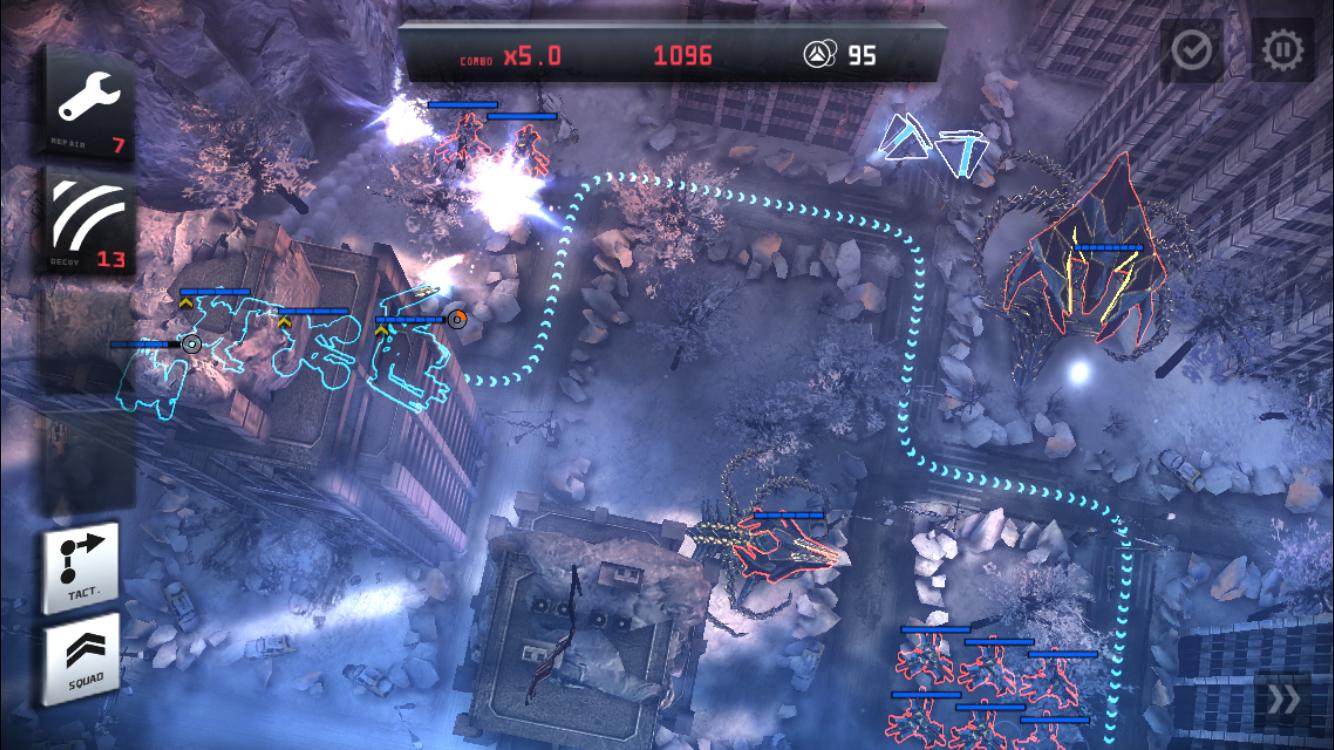This screenshot has height=750, width=1334.
Task: Pause the game with the gear button
Action: [x=1283, y=50]
